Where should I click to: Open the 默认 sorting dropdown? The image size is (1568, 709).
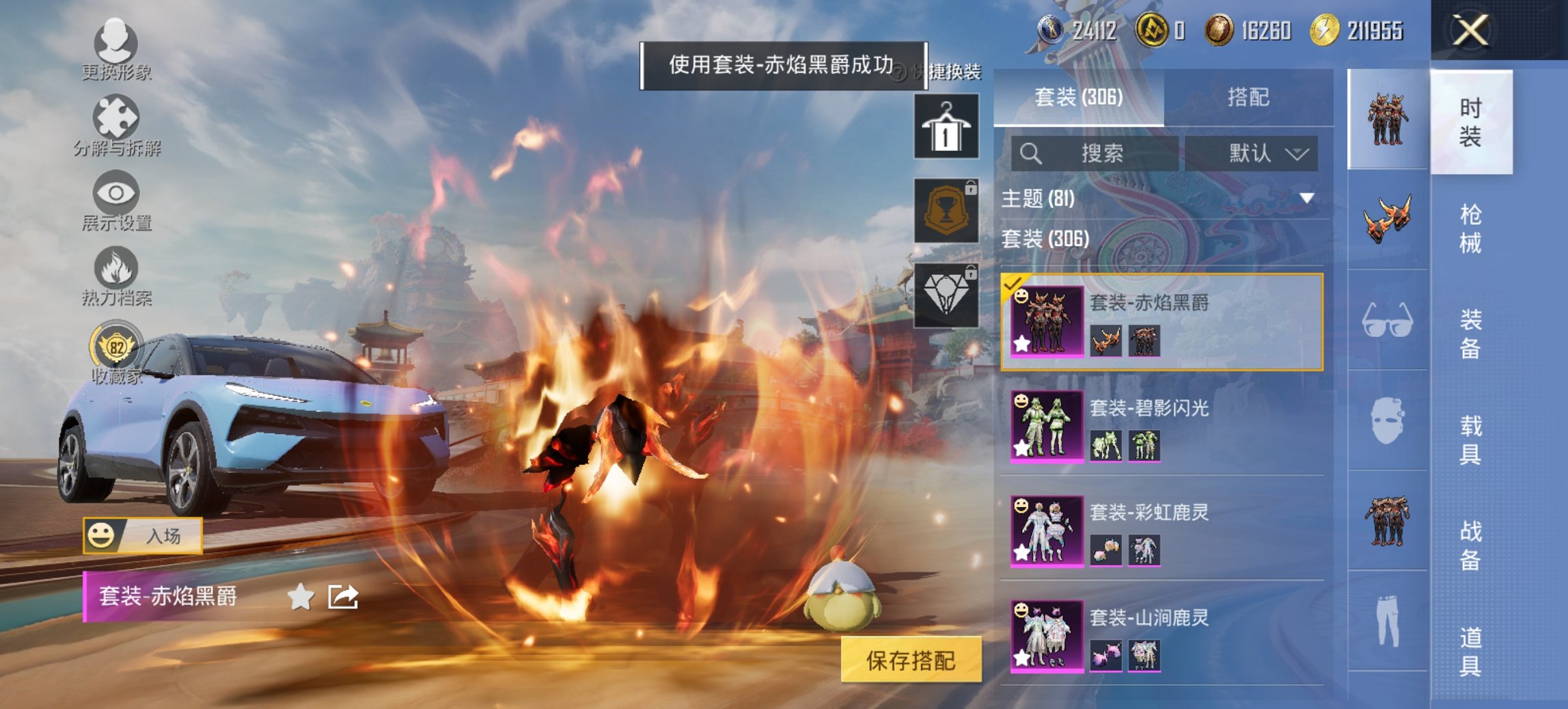(1257, 154)
